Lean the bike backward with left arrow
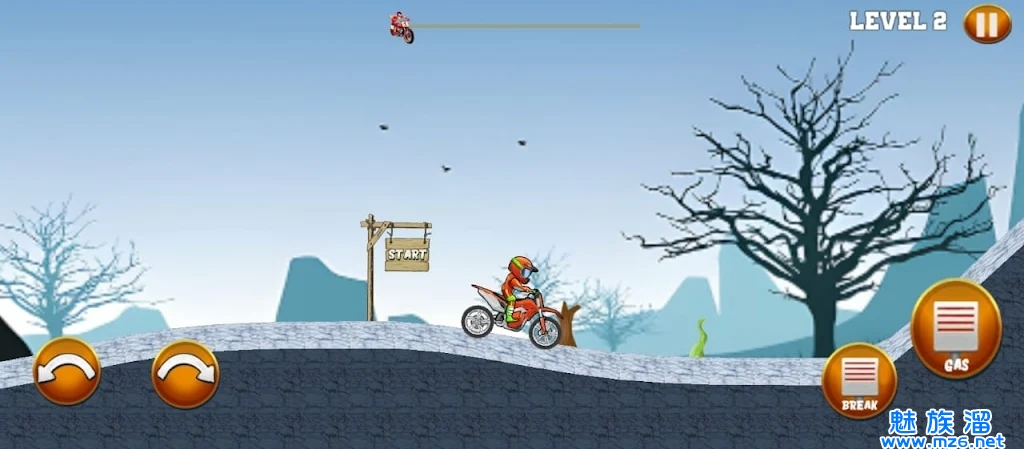Screen dimensions: 1024x449 pyautogui.click(x=67, y=371)
